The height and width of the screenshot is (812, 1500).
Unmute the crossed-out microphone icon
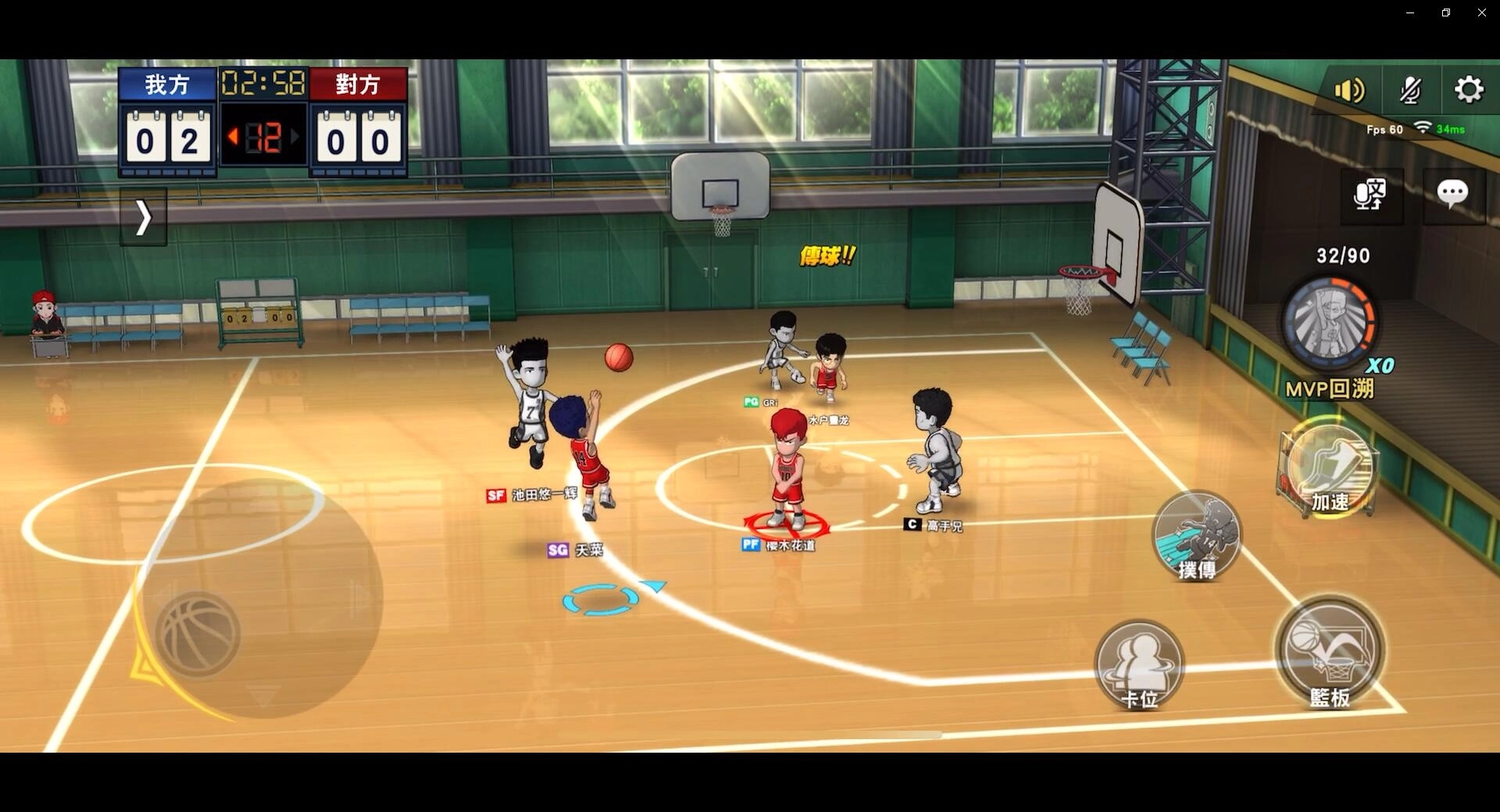pos(1409,89)
